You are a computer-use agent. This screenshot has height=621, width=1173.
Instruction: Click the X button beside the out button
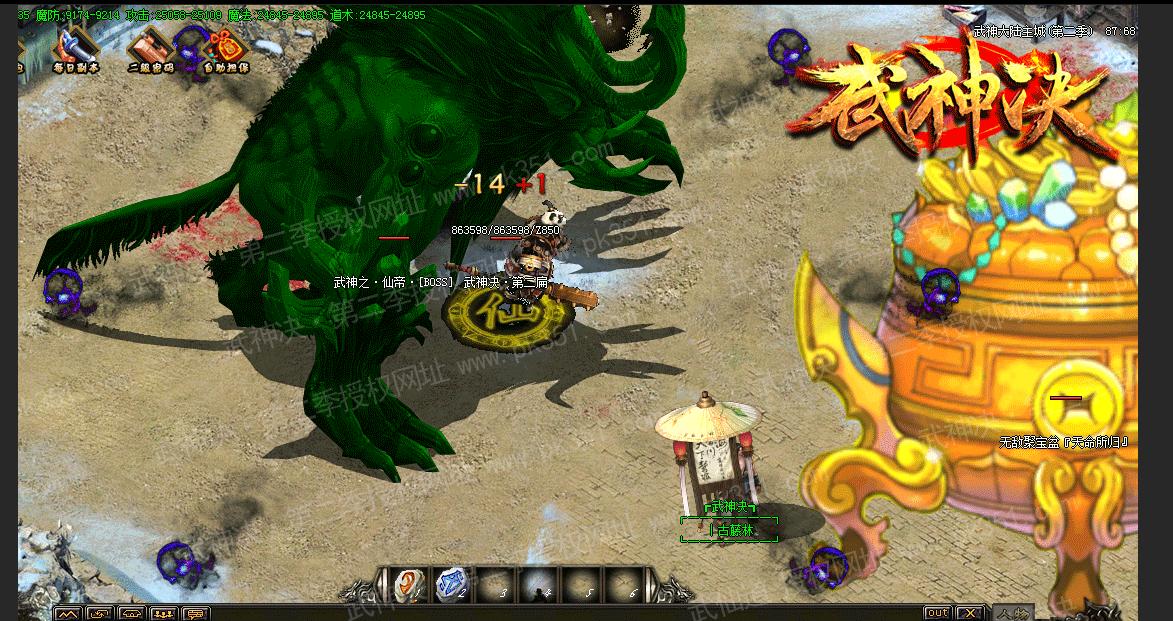pyautogui.click(x=969, y=613)
